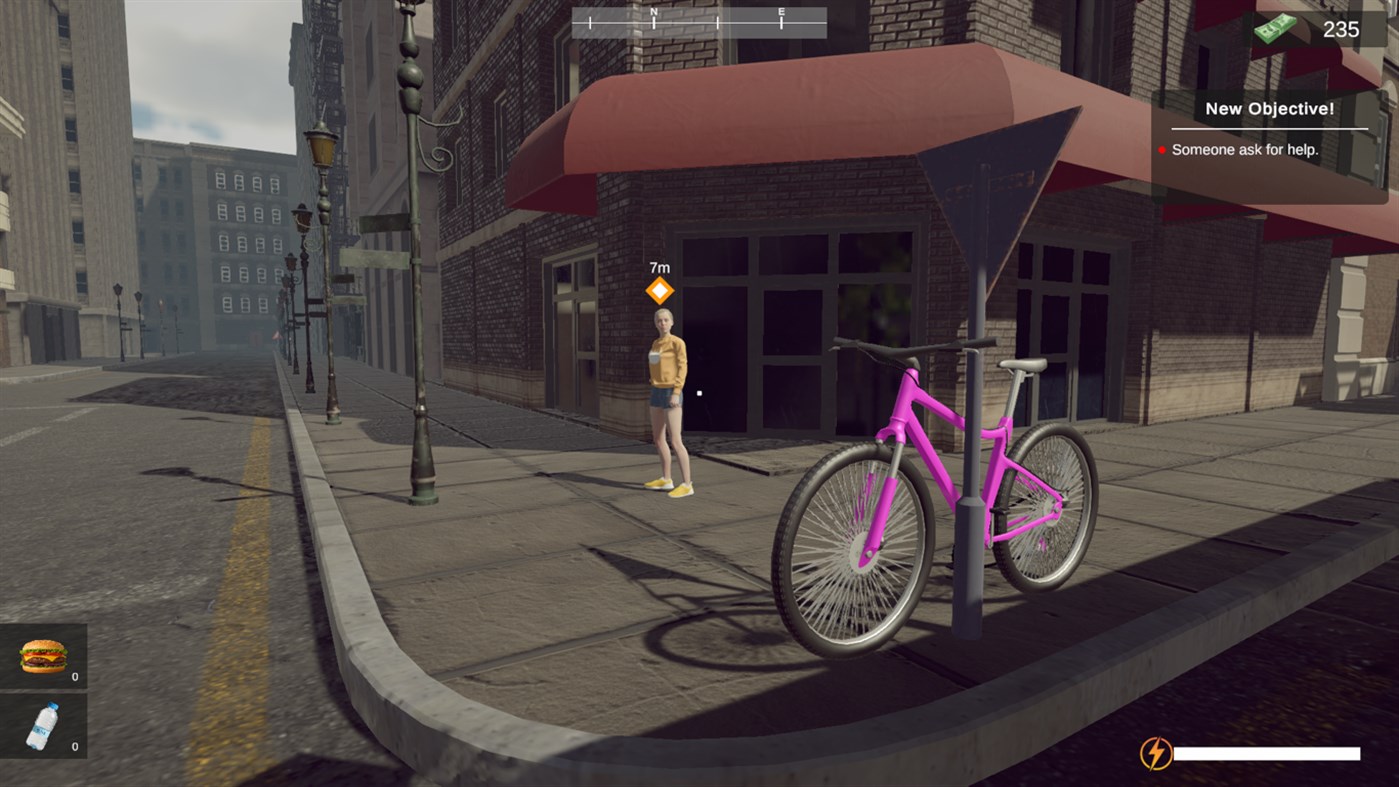Click the 7m distance label

(x=658, y=266)
